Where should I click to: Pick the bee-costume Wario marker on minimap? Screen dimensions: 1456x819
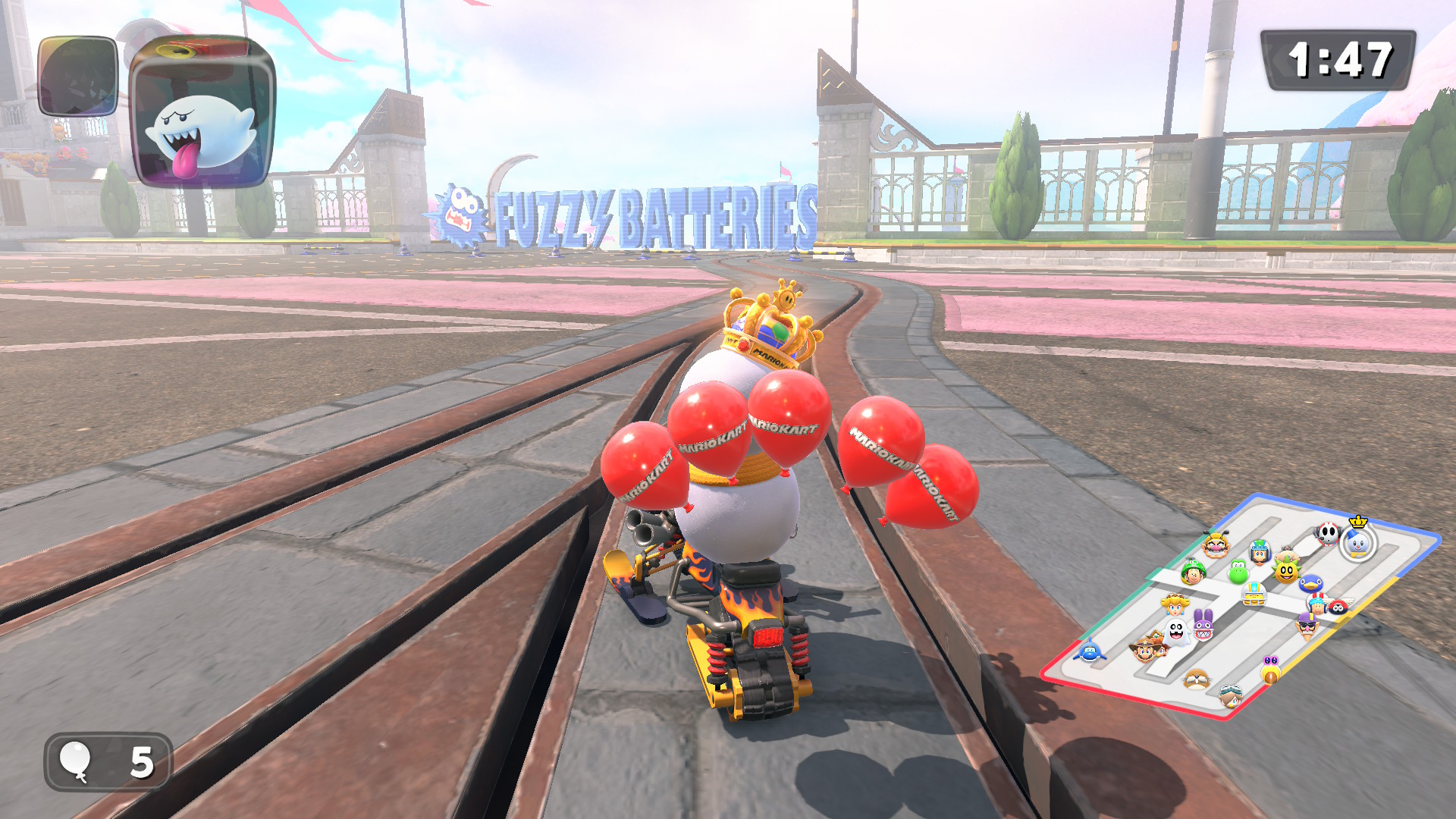(x=1216, y=544)
